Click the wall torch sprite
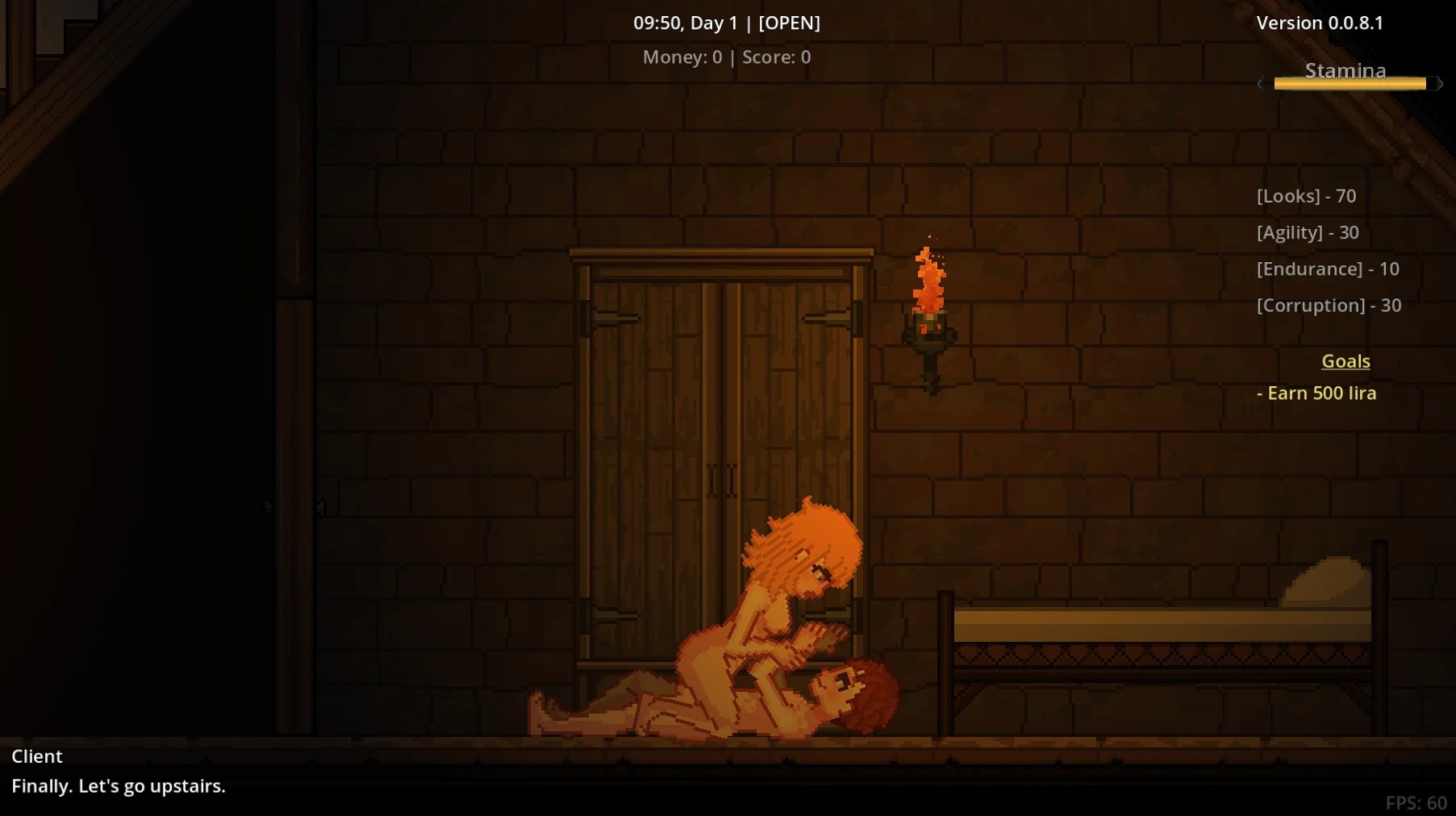This screenshot has height=816, width=1456. (x=929, y=323)
